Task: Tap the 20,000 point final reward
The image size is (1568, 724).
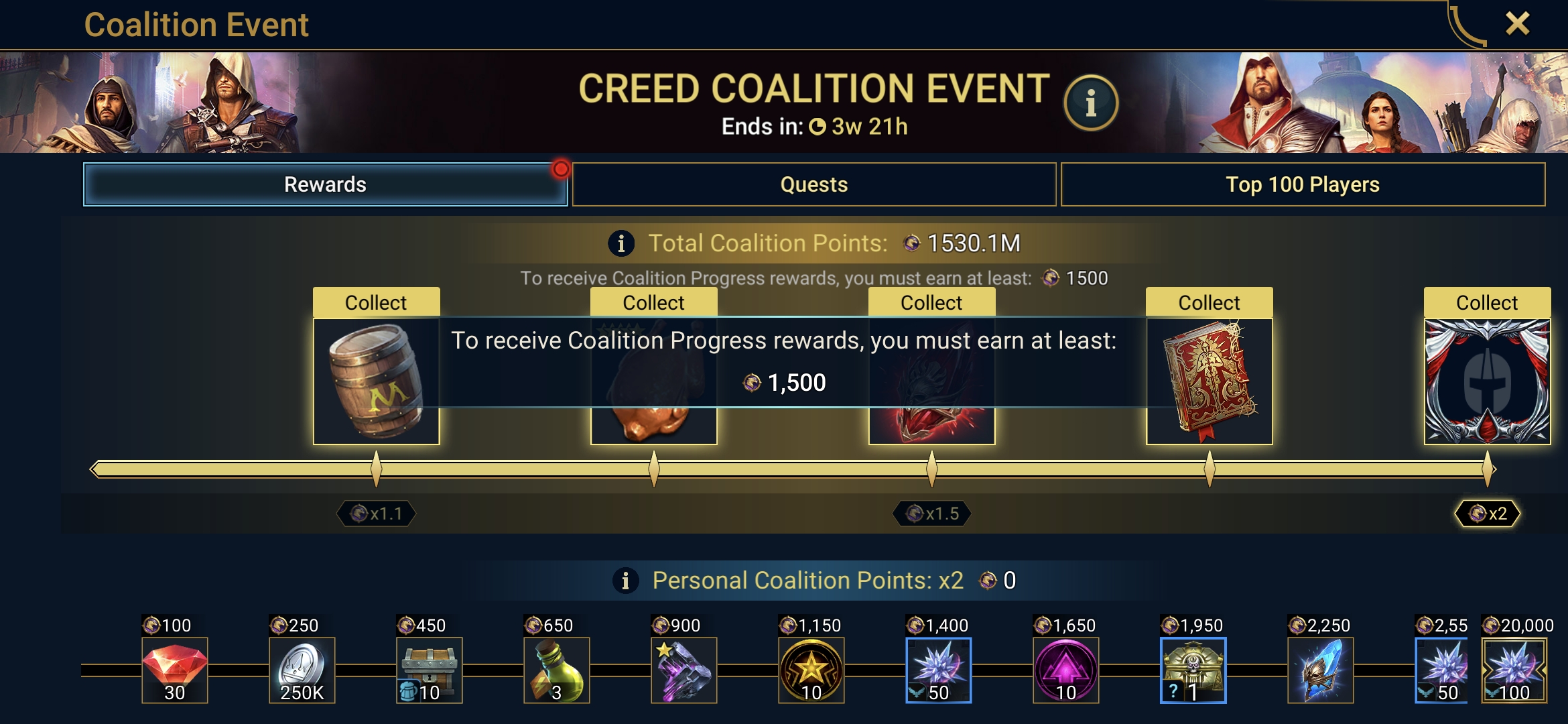Action: tap(1514, 670)
